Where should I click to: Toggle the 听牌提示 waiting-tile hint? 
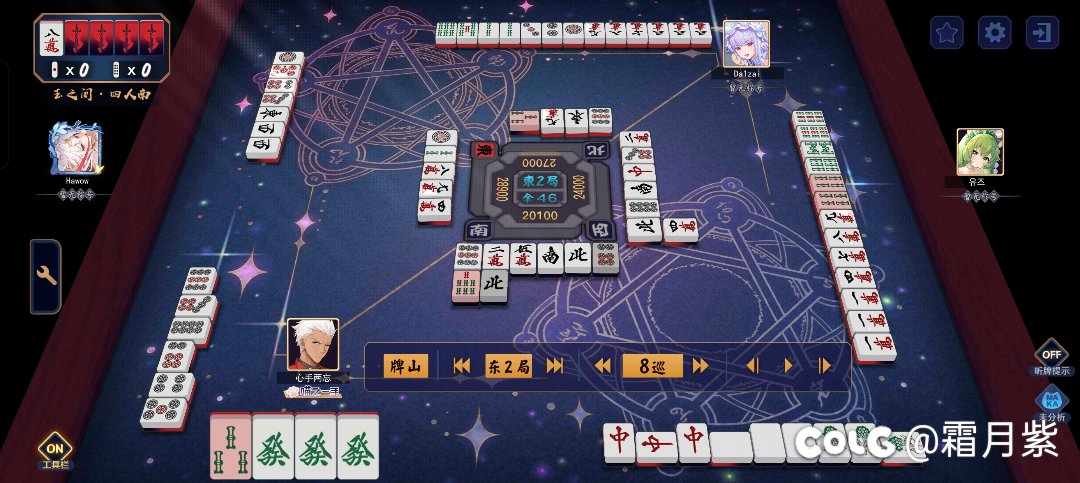point(1050,354)
